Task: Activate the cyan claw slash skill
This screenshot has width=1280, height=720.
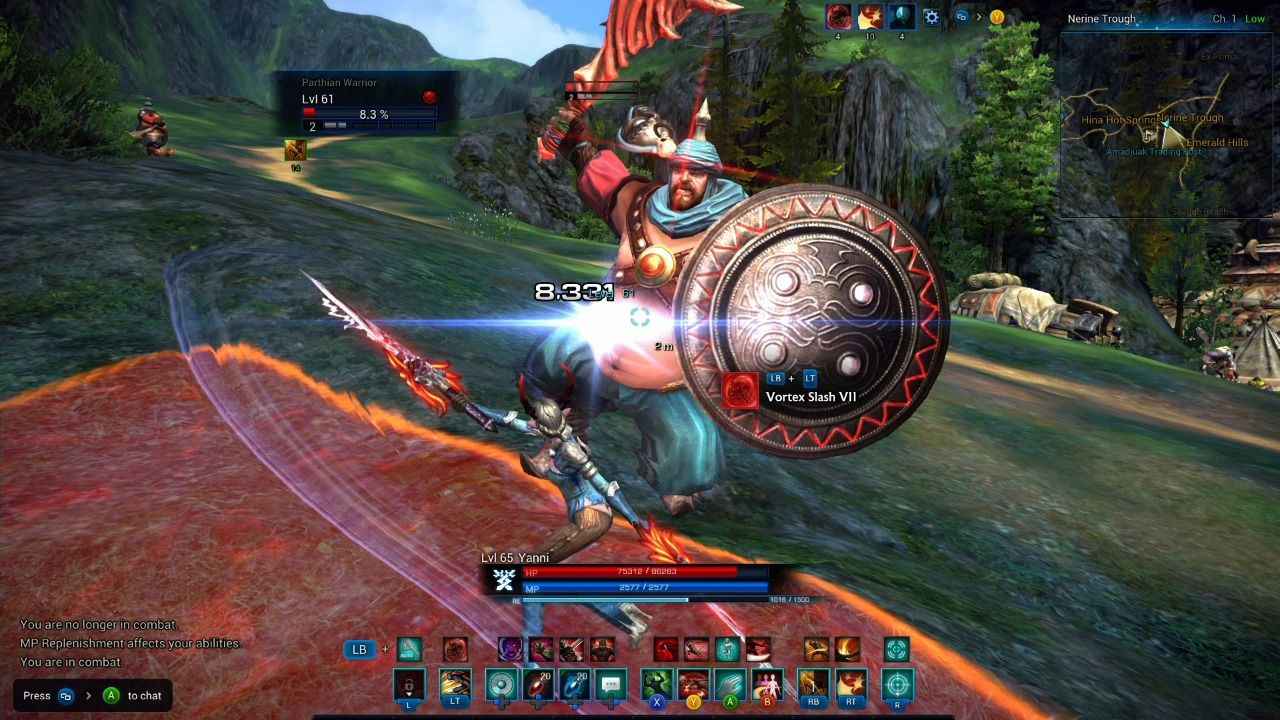Action: (x=729, y=685)
